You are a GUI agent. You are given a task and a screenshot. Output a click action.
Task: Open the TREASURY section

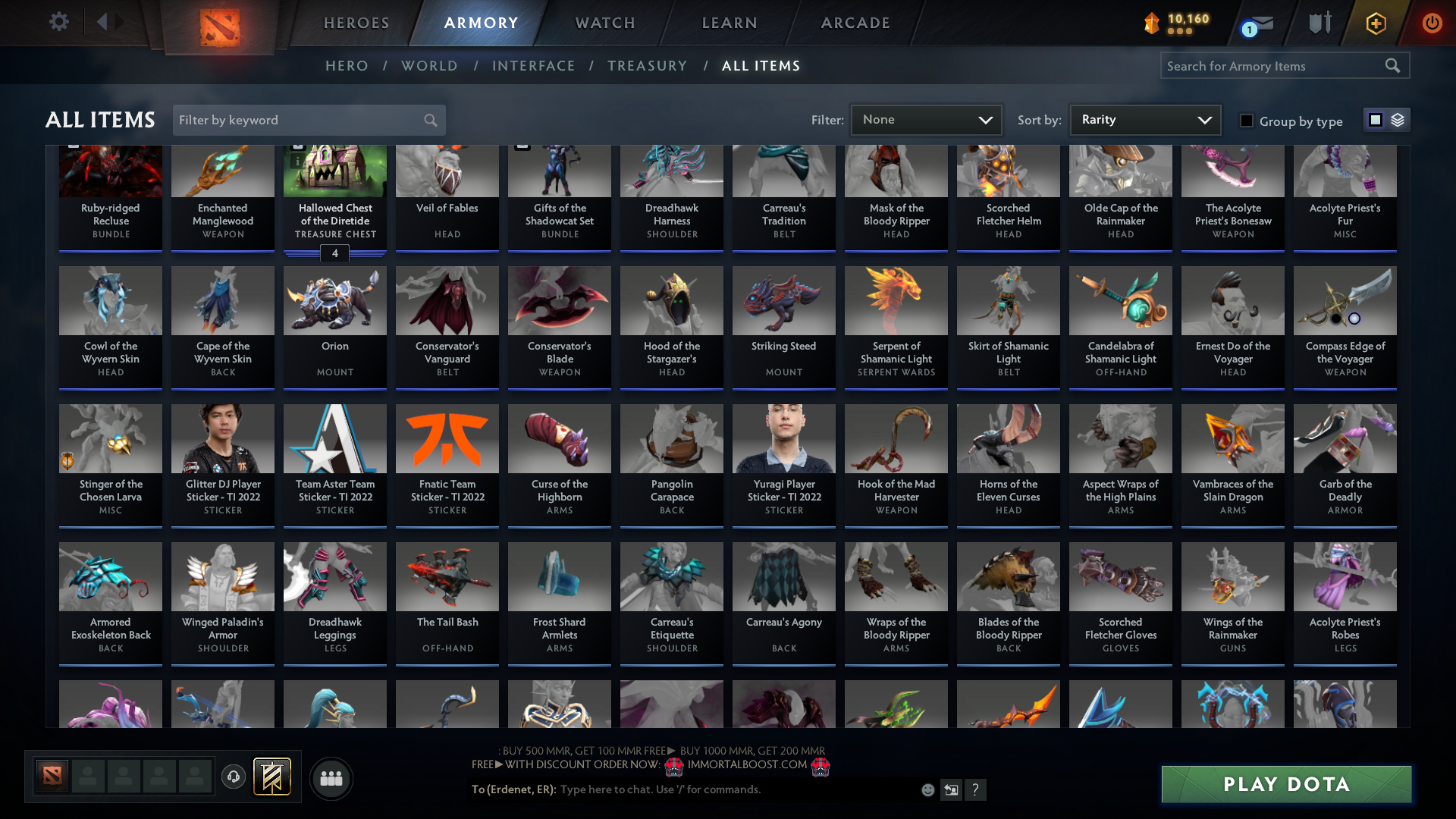tap(647, 65)
